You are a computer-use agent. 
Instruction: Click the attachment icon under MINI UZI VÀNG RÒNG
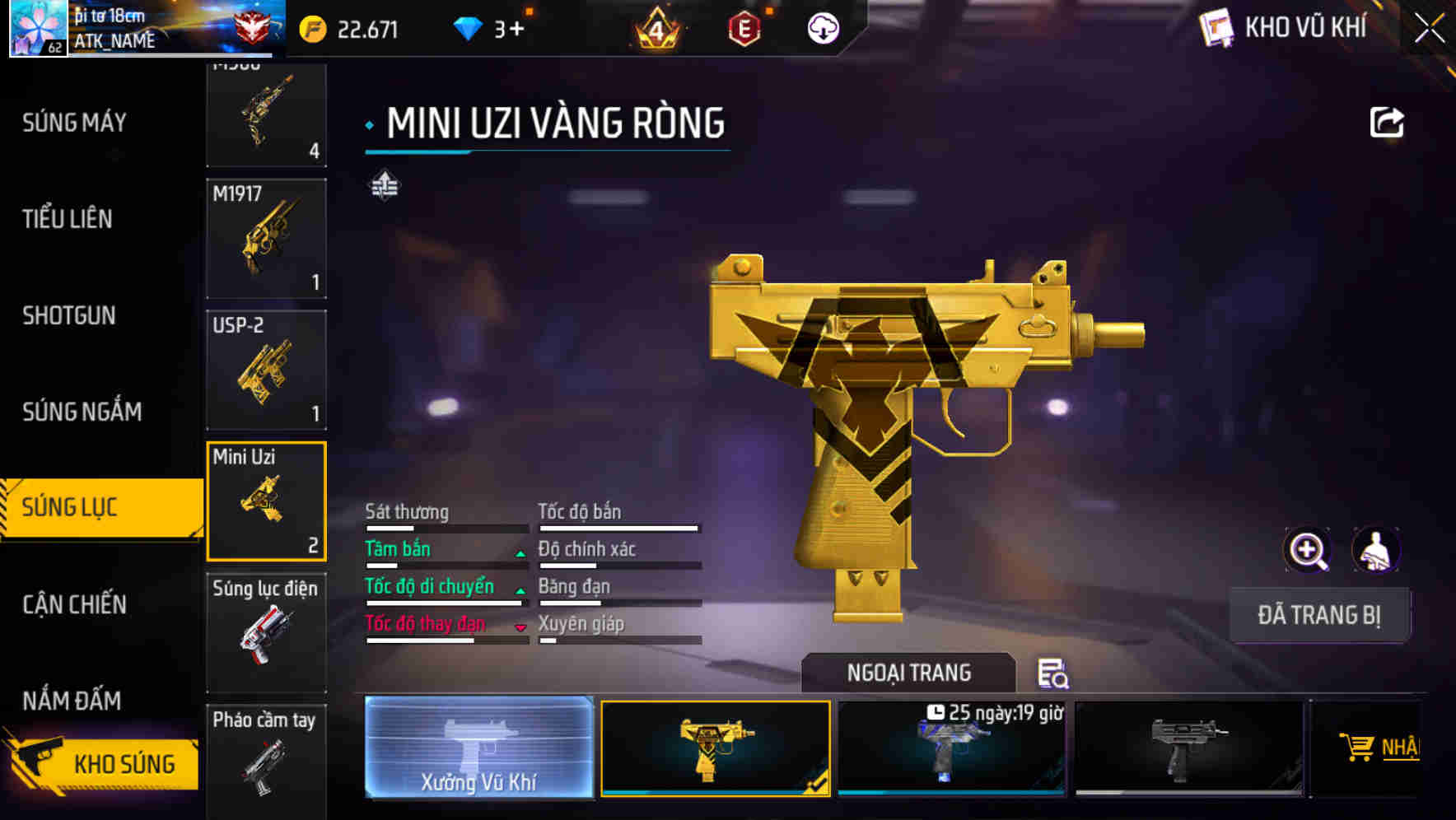pyautogui.click(x=384, y=186)
